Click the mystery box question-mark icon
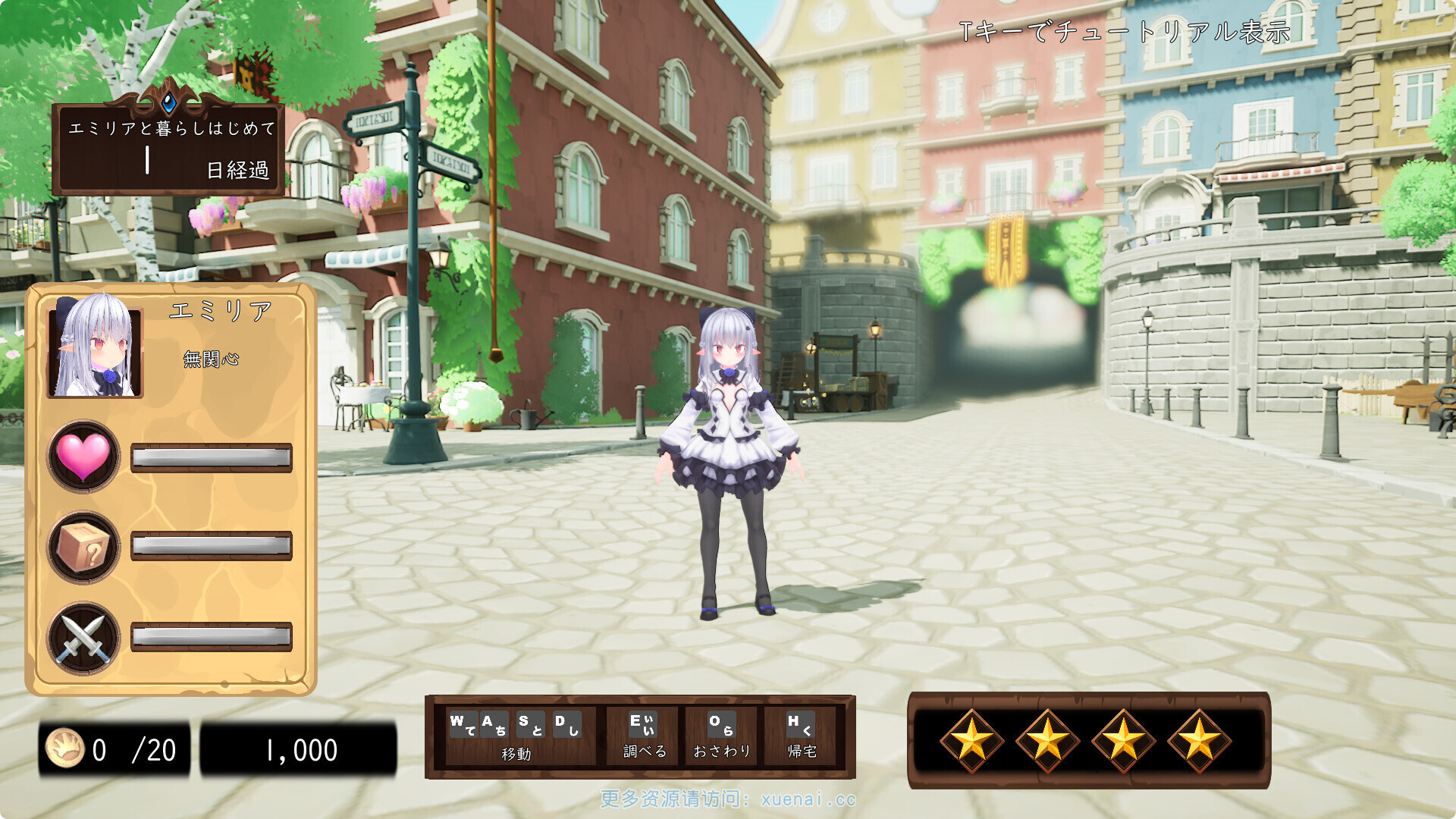This screenshot has width=1456, height=819. coord(83,548)
